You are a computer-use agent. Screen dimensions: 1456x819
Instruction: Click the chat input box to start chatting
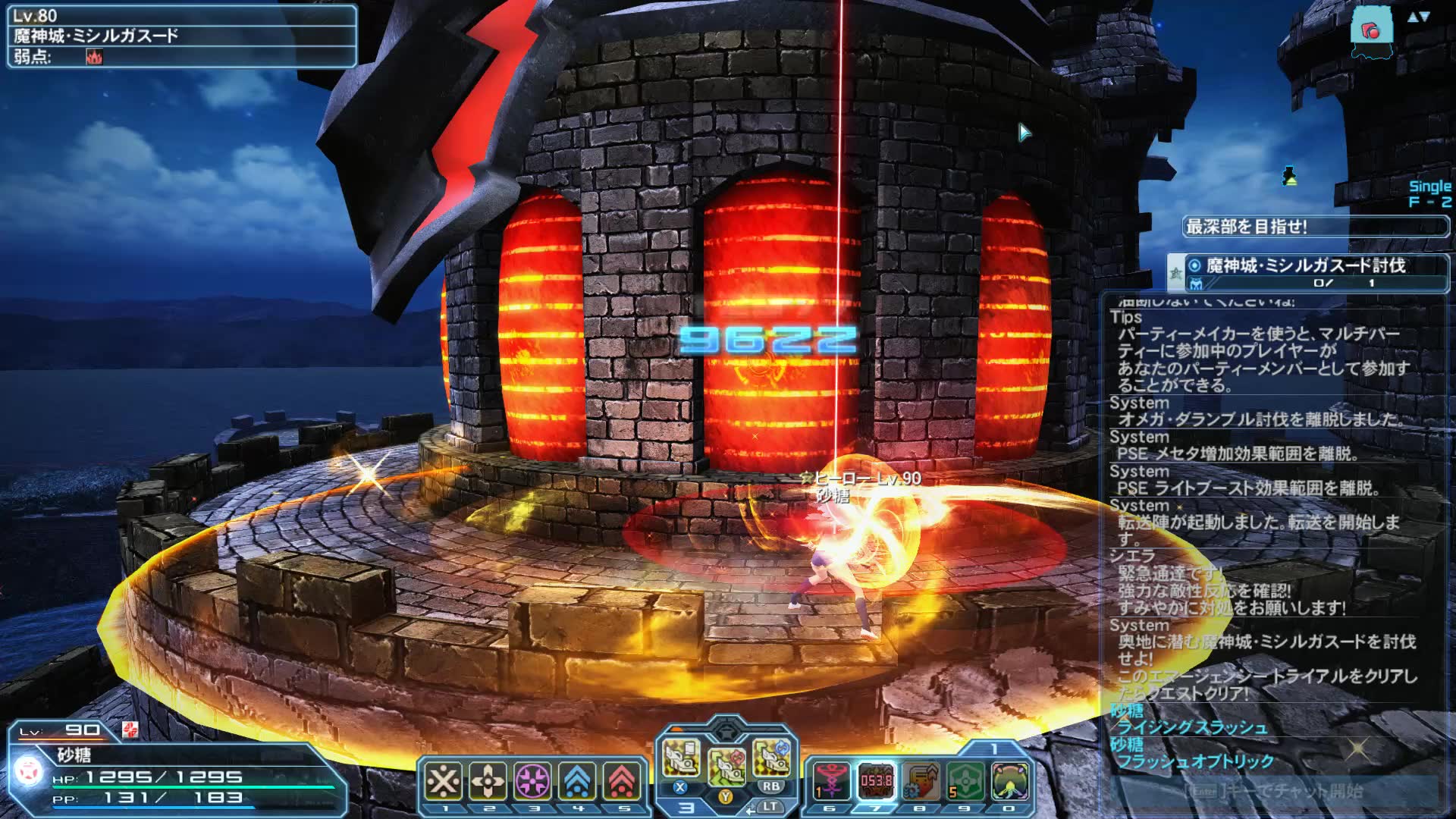[x=1274, y=791]
